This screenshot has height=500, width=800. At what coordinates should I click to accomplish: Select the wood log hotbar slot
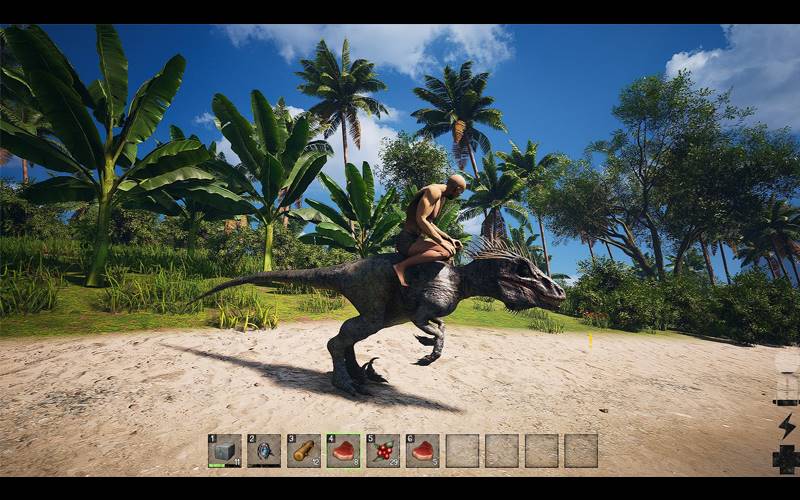click(304, 450)
